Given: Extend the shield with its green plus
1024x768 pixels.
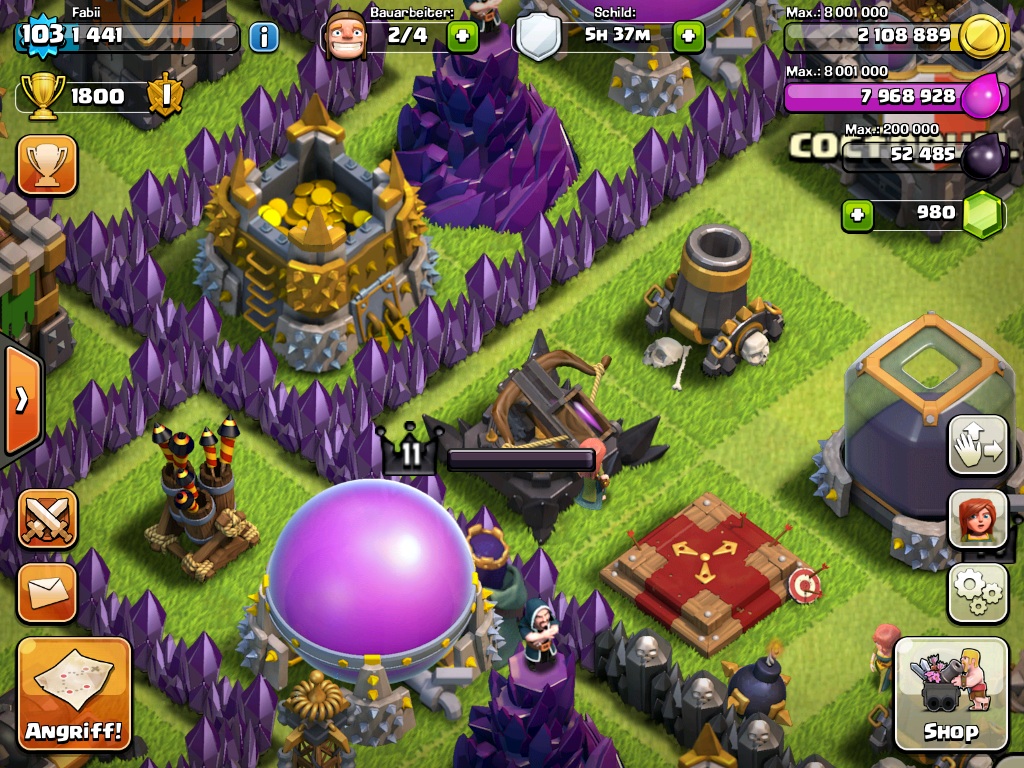Looking at the screenshot, I should [689, 37].
